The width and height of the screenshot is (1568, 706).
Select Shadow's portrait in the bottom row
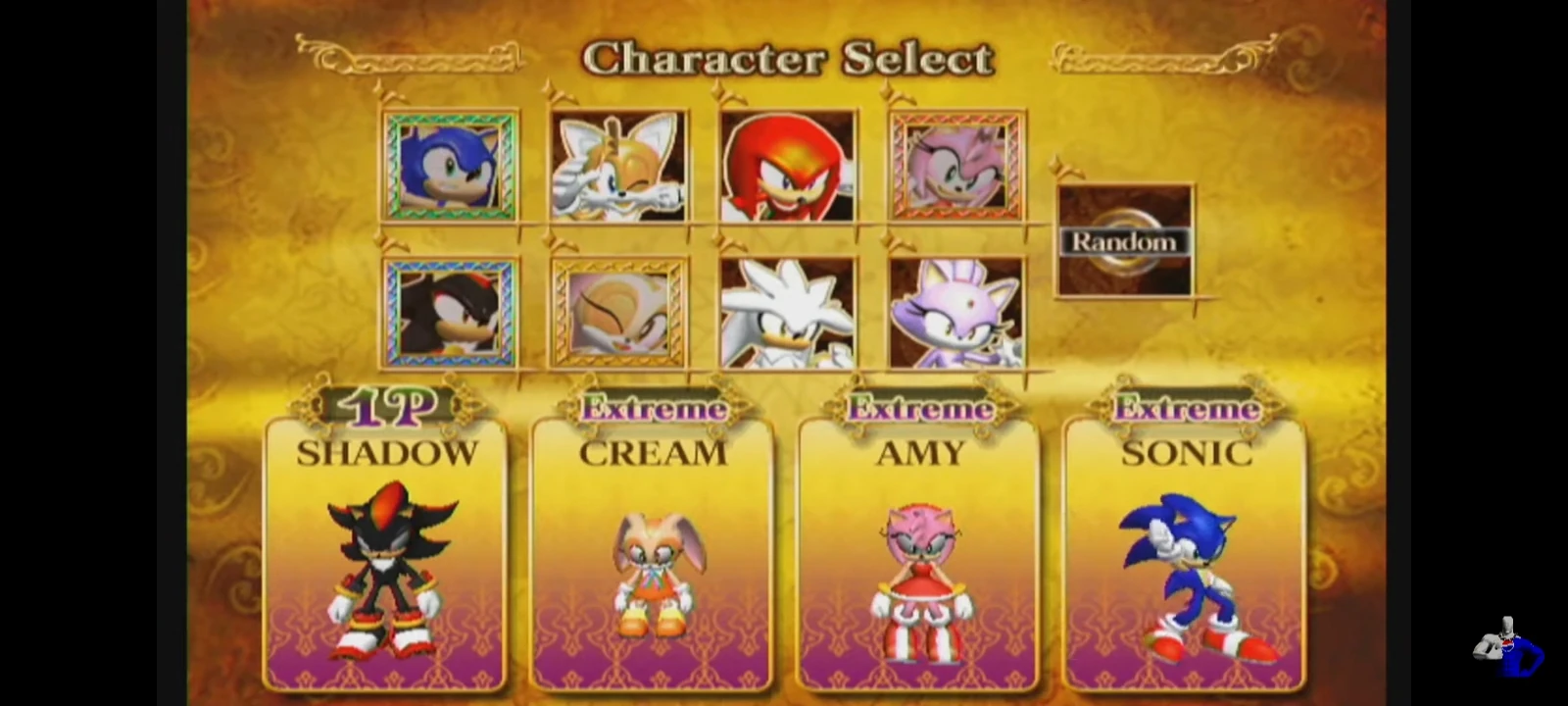pyautogui.click(x=447, y=312)
